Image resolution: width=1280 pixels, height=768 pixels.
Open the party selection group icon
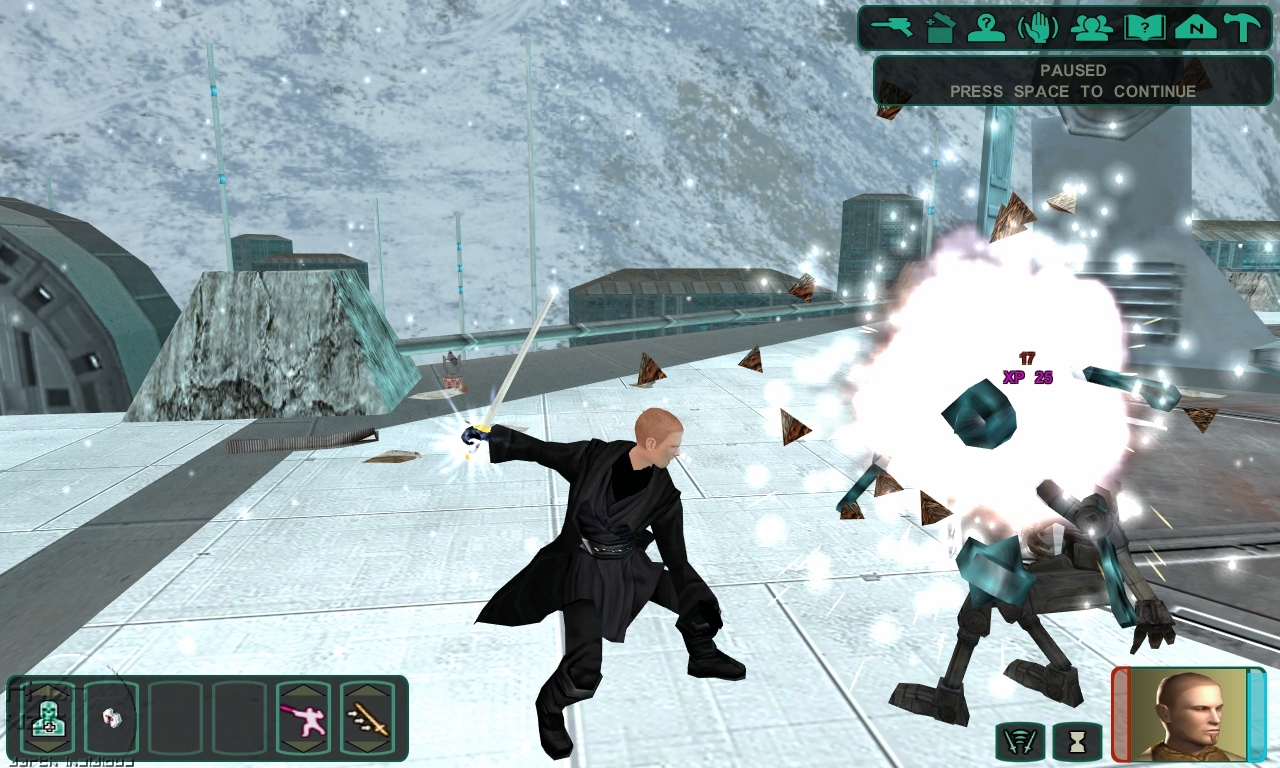tap(1091, 27)
